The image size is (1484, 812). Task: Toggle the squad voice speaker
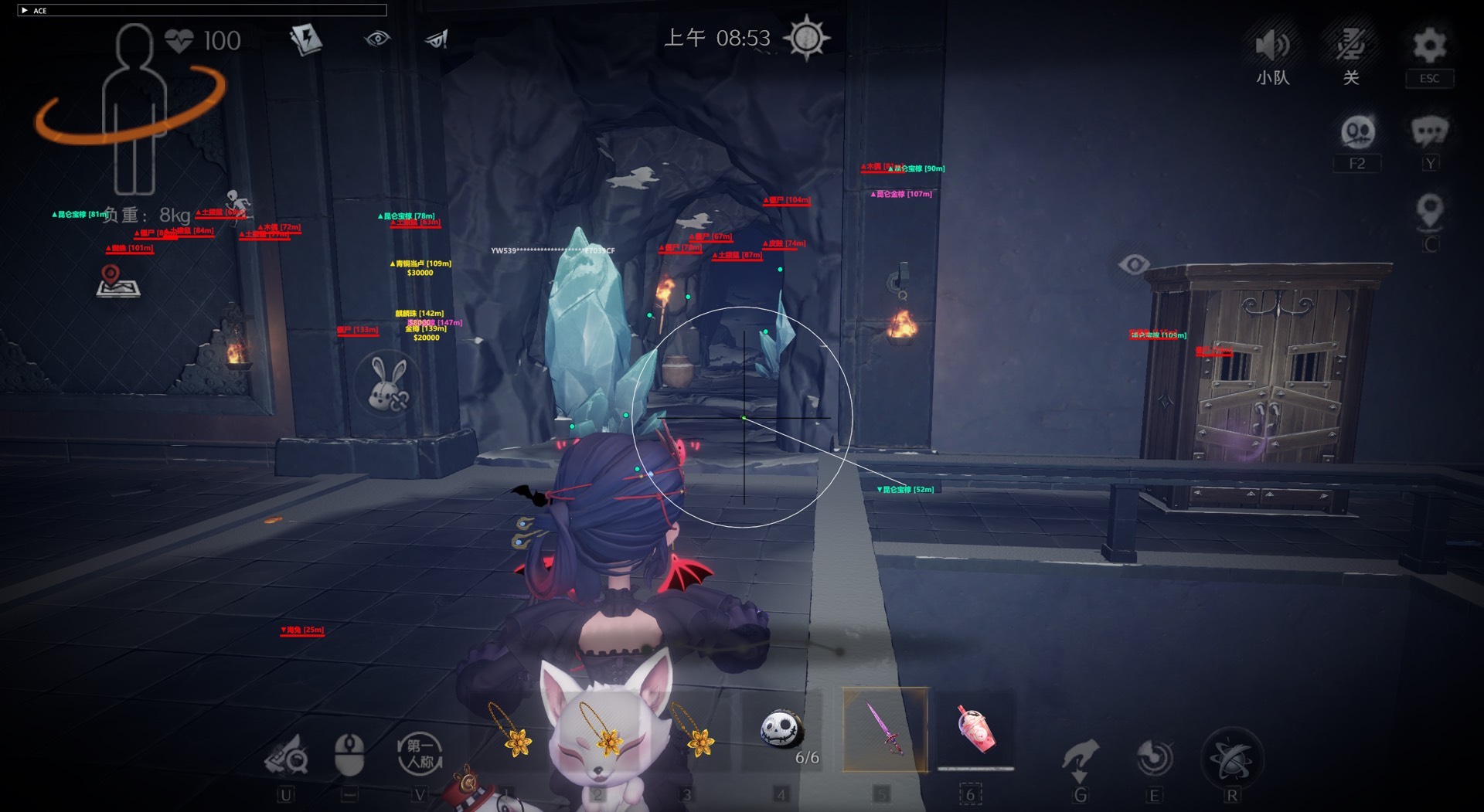pos(1272,46)
